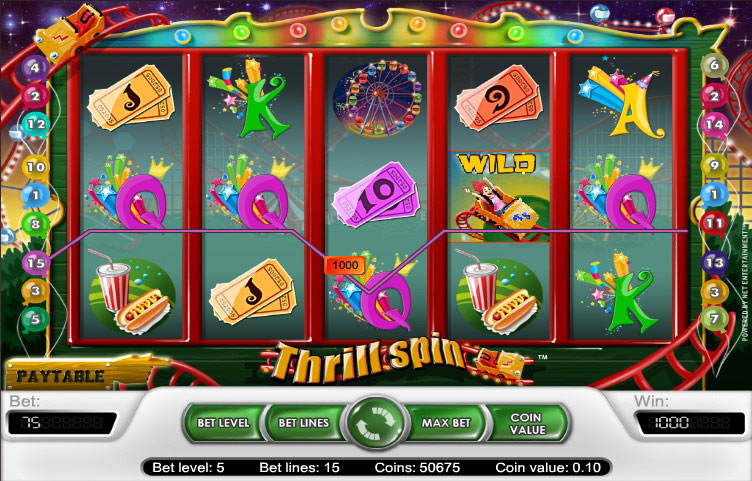This screenshot has height=481, width=752.
Task: Change the number of BET LINES
Action: click(302, 423)
